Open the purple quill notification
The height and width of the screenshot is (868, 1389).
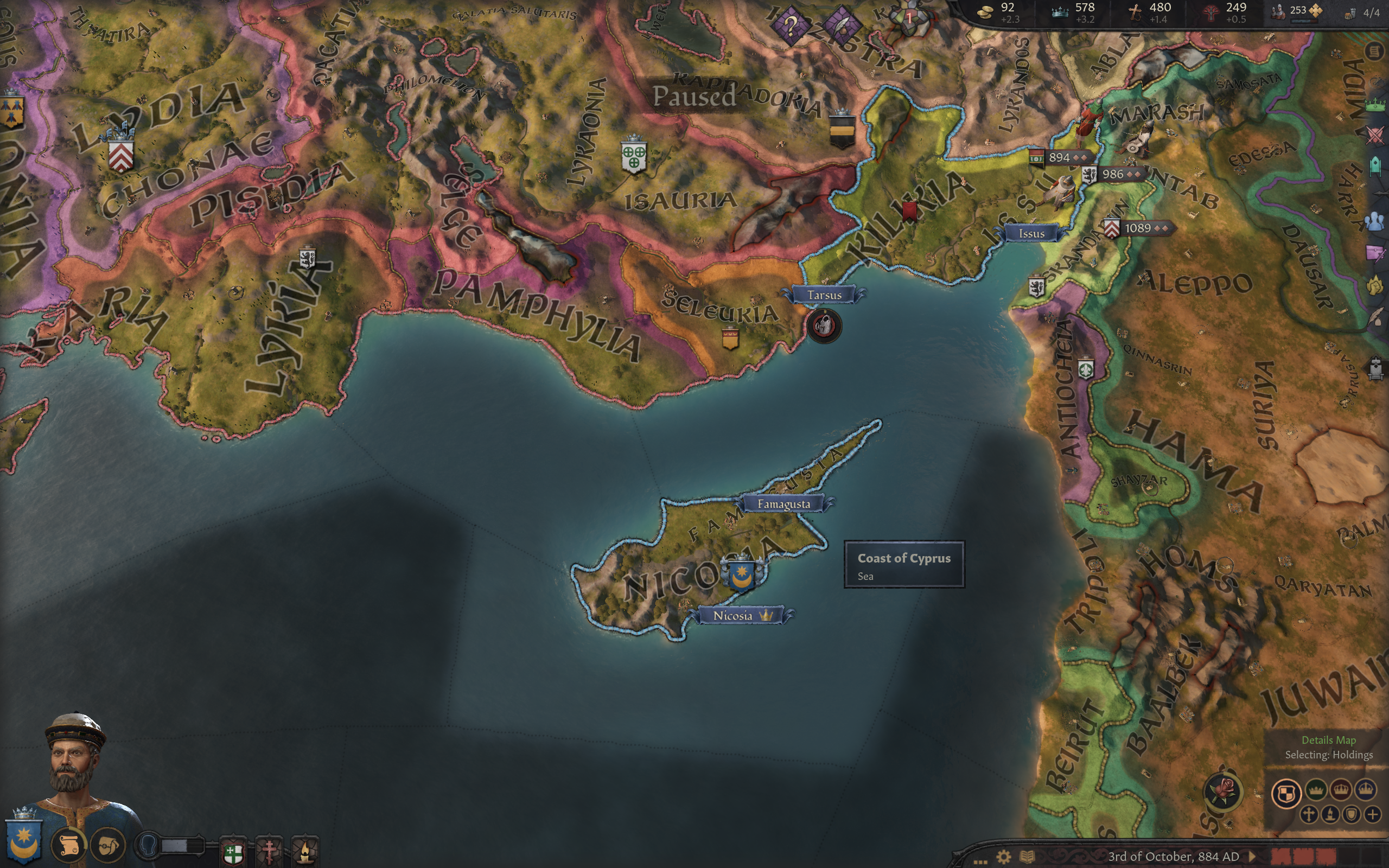pyautogui.click(x=842, y=25)
